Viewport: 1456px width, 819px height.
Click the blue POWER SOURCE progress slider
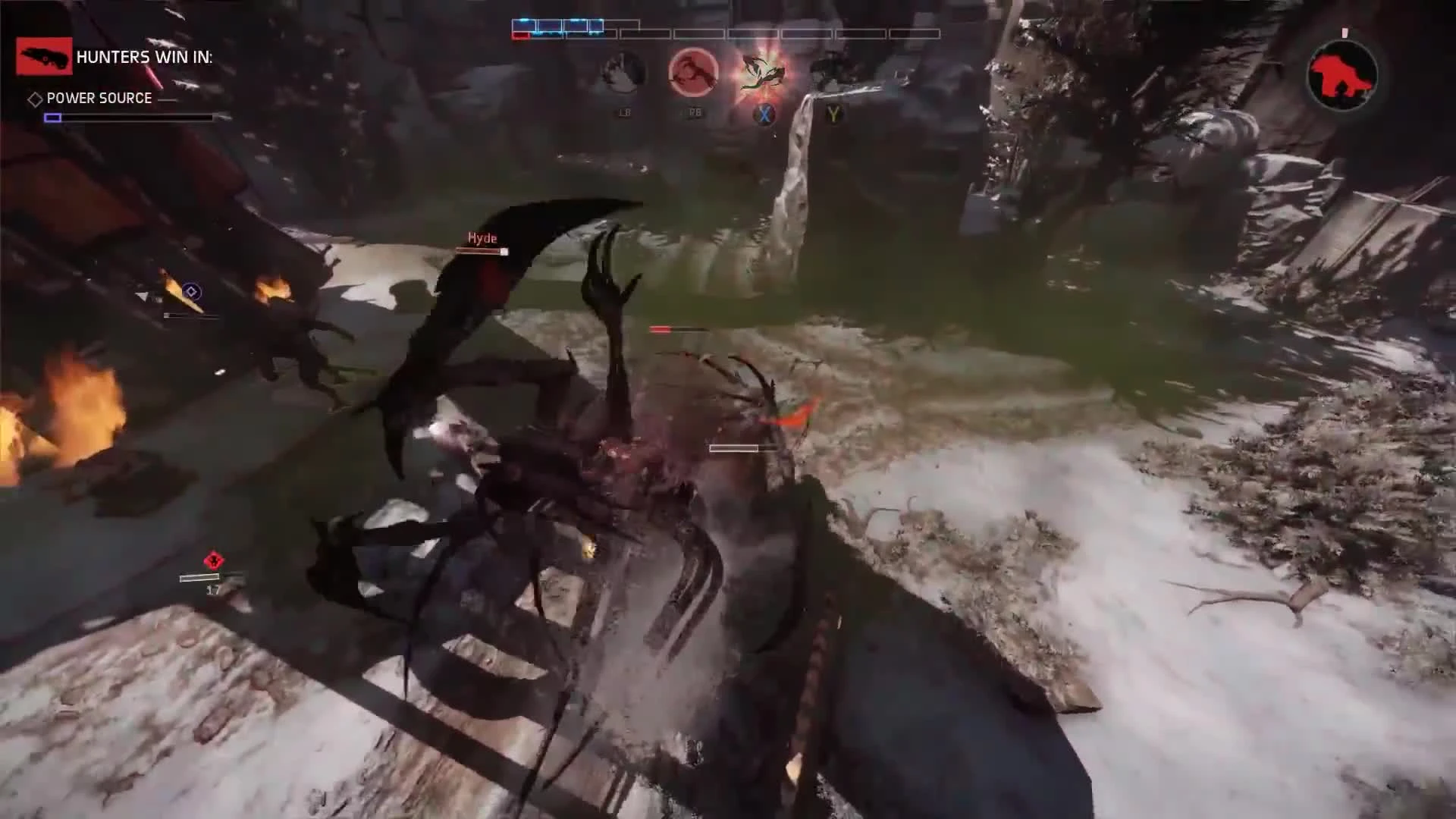(x=53, y=117)
